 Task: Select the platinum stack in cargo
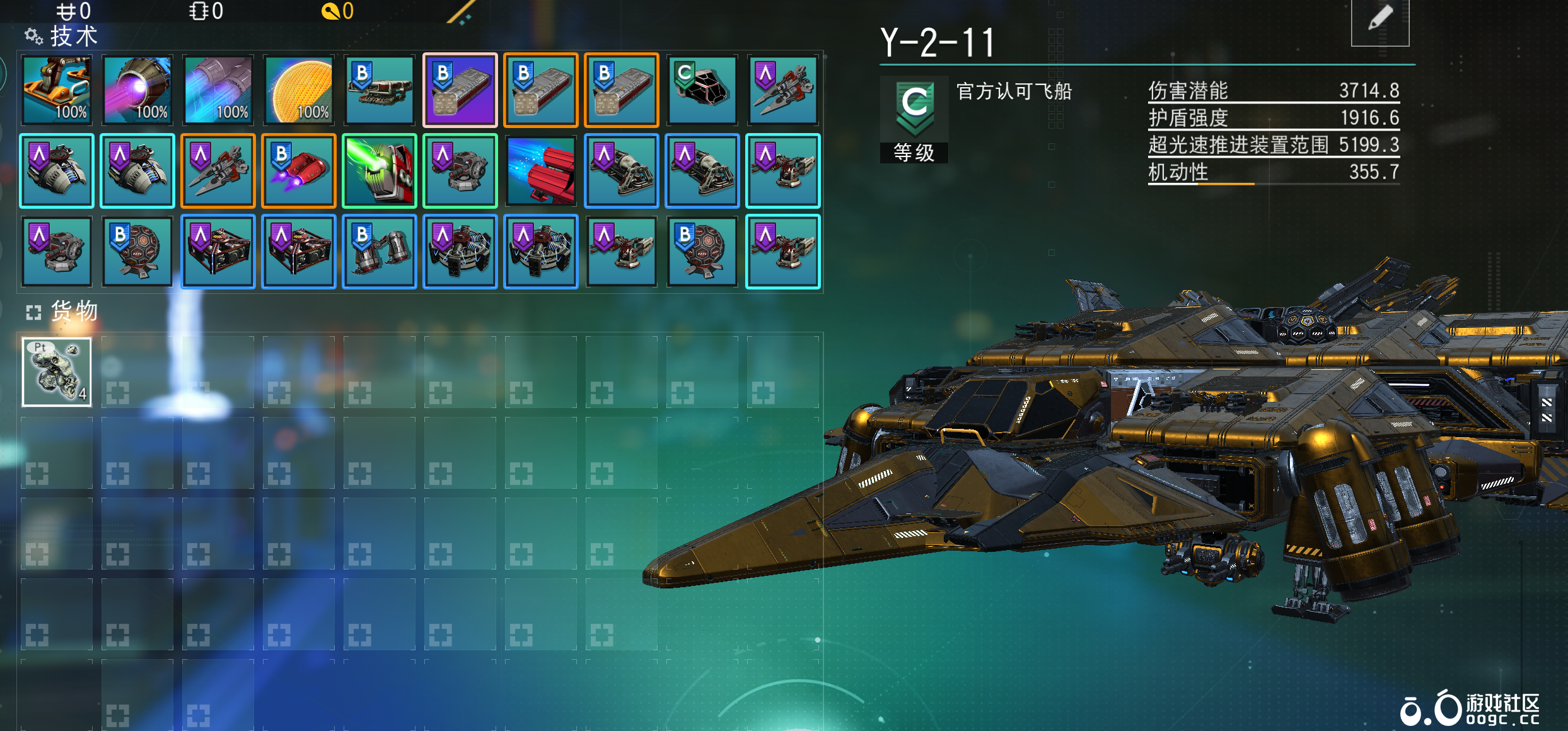pos(57,372)
